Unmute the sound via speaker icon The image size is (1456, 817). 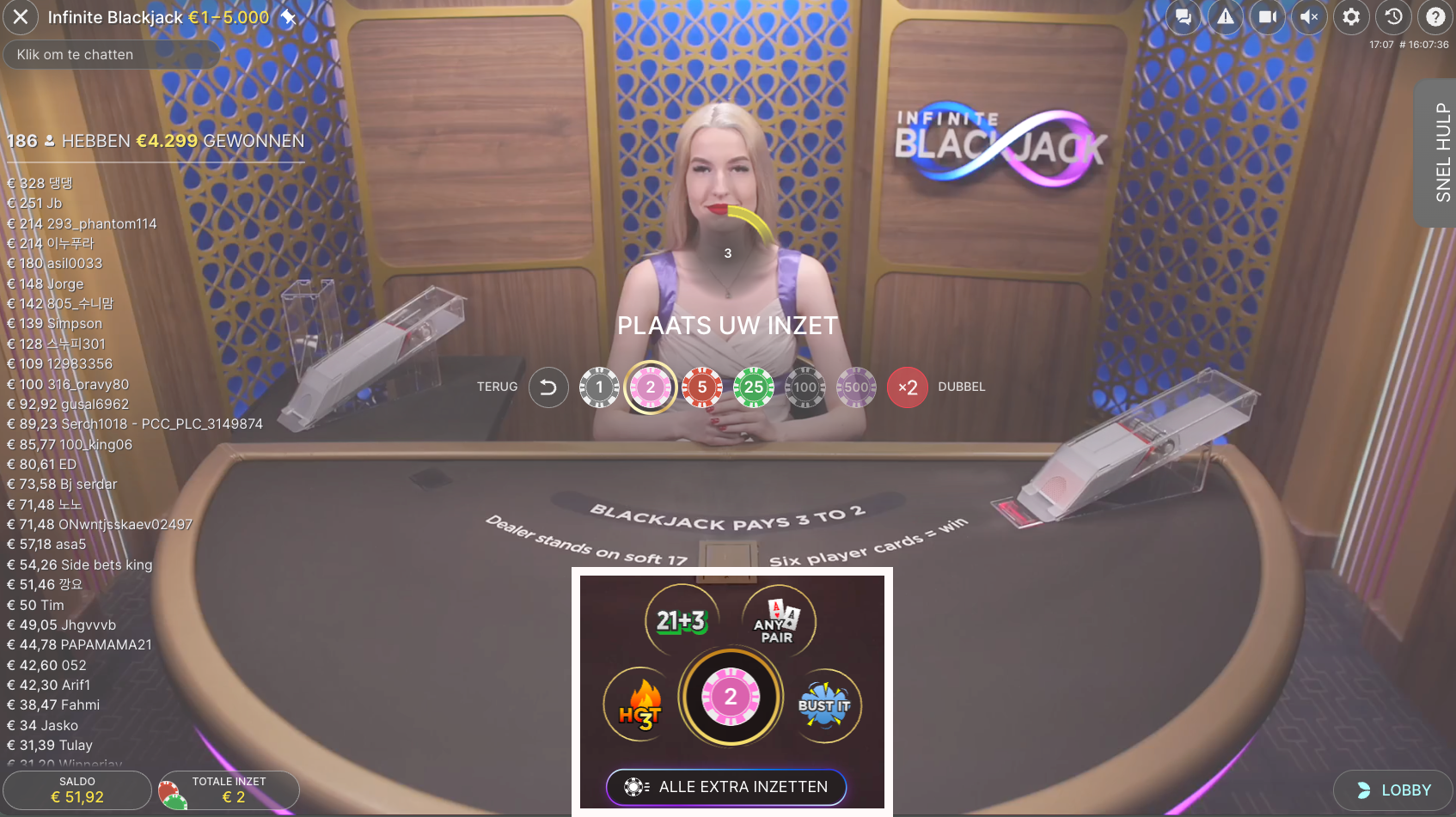1309,17
